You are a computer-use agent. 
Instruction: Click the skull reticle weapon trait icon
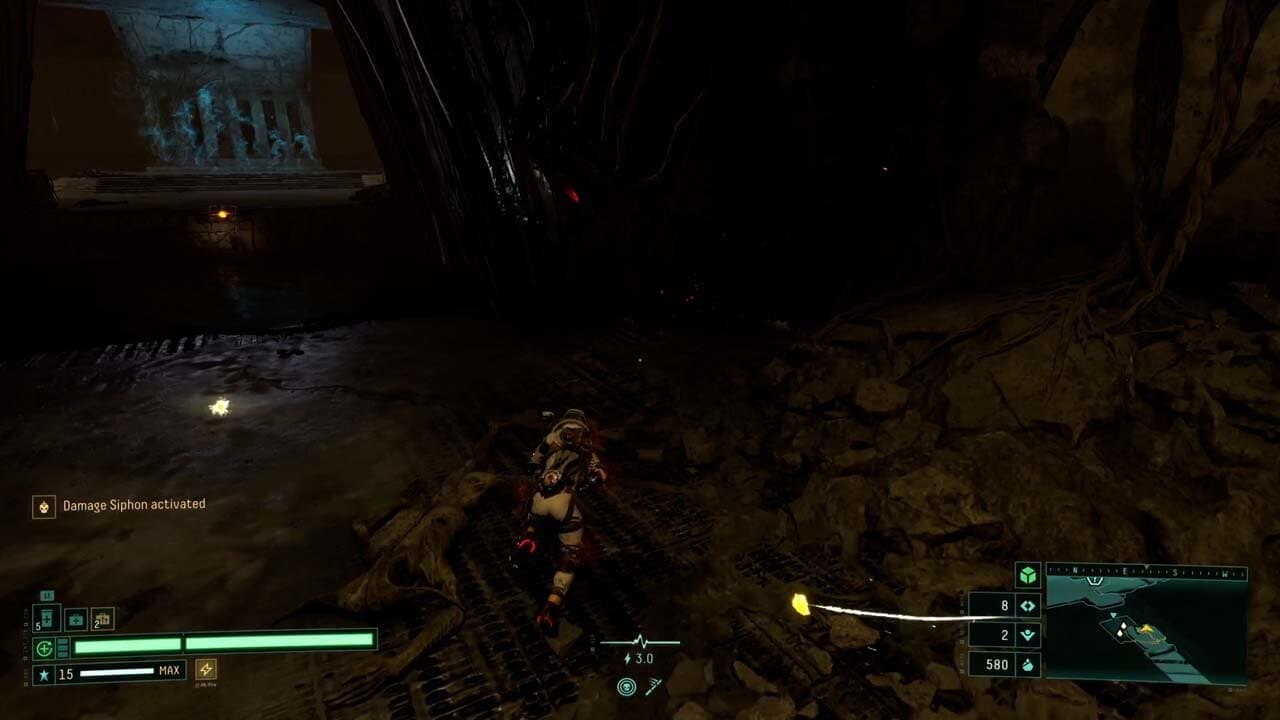coord(627,687)
